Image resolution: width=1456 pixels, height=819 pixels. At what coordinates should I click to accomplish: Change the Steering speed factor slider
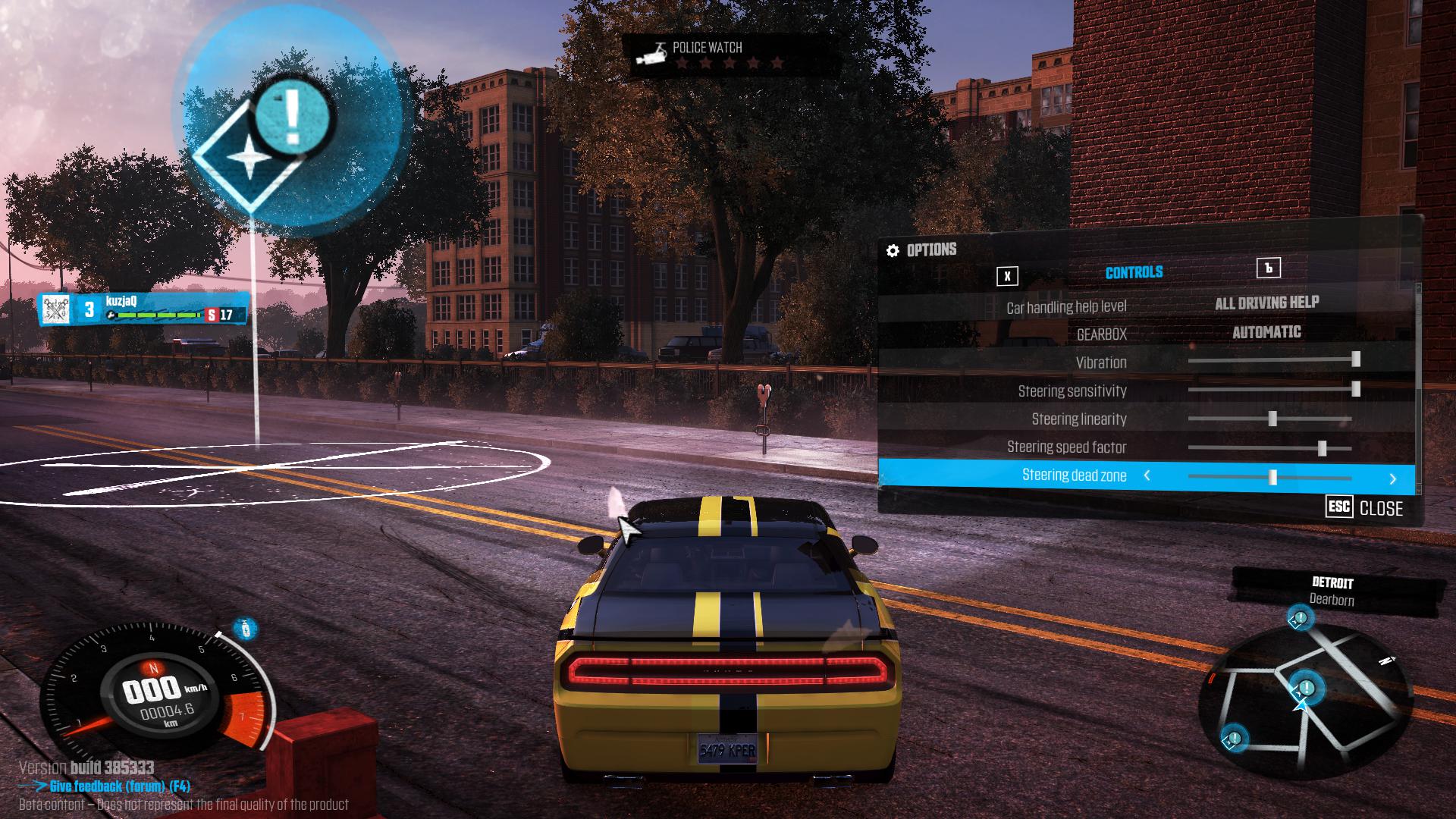pos(1322,448)
